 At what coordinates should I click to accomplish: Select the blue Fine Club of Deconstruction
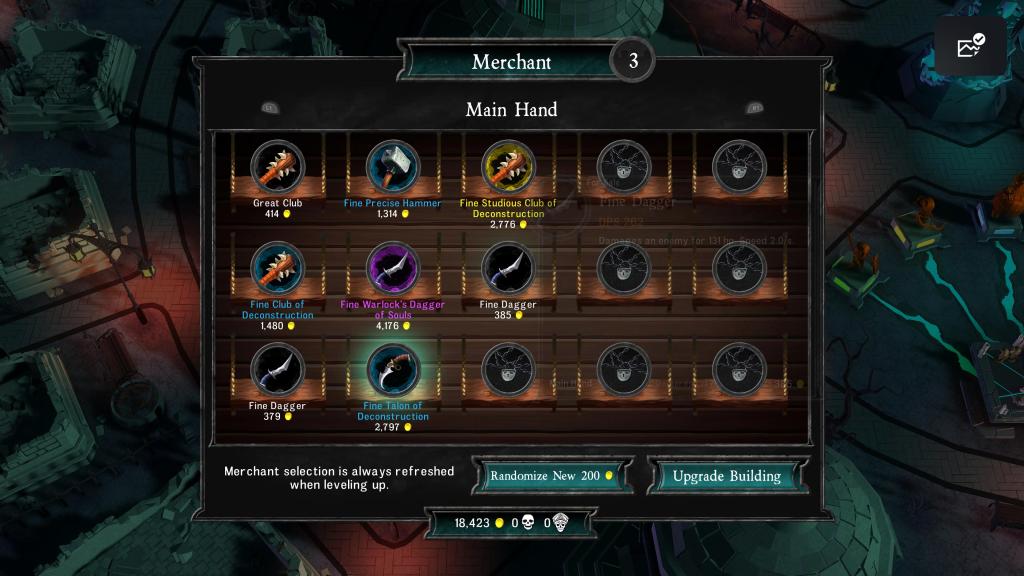pyautogui.click(x=277, y=268)
